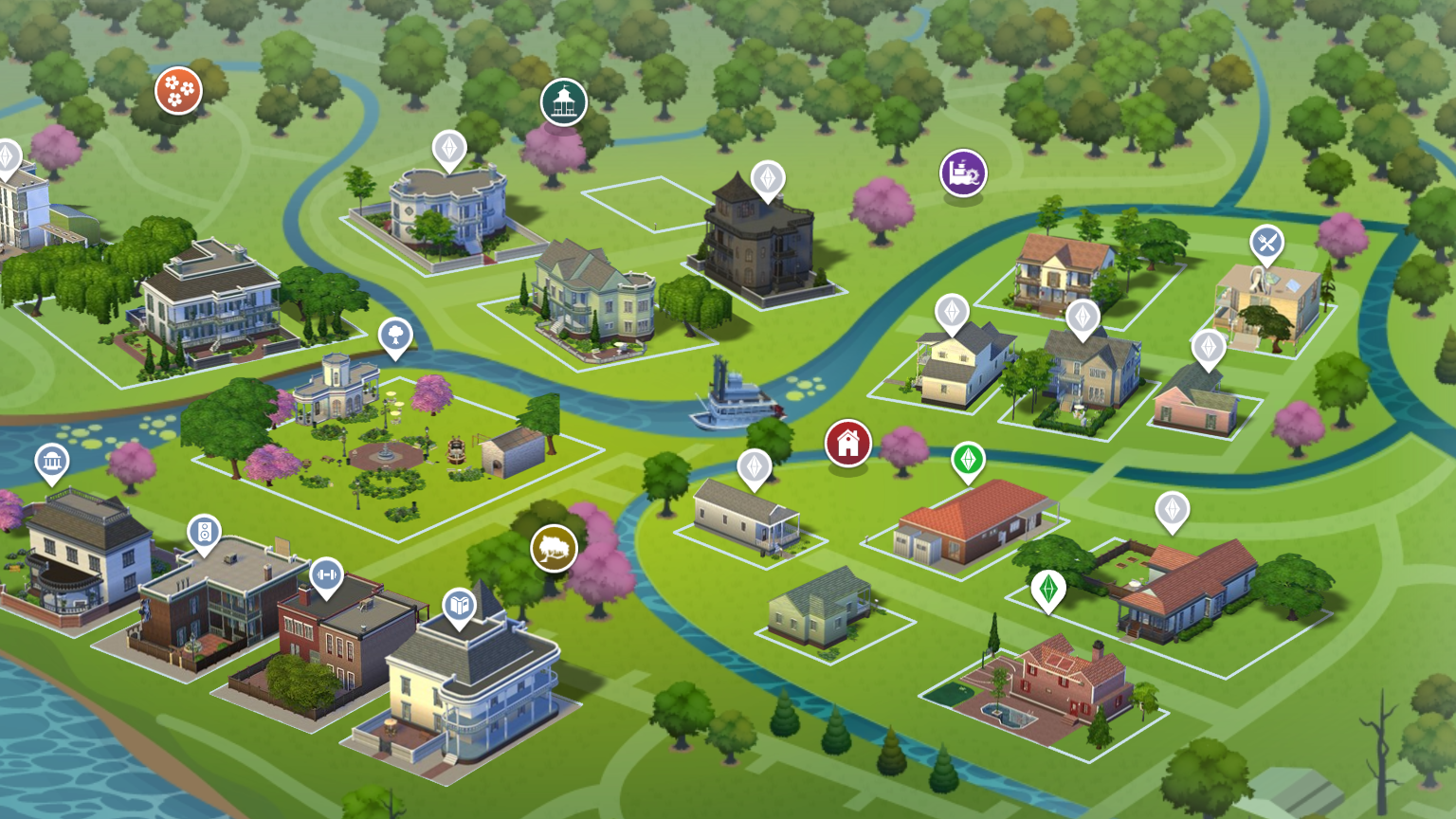The width and height of the screenshot is (1456, 819).
Task: Click white plumbob pin over dark mansion
Action: click(768, 178)
